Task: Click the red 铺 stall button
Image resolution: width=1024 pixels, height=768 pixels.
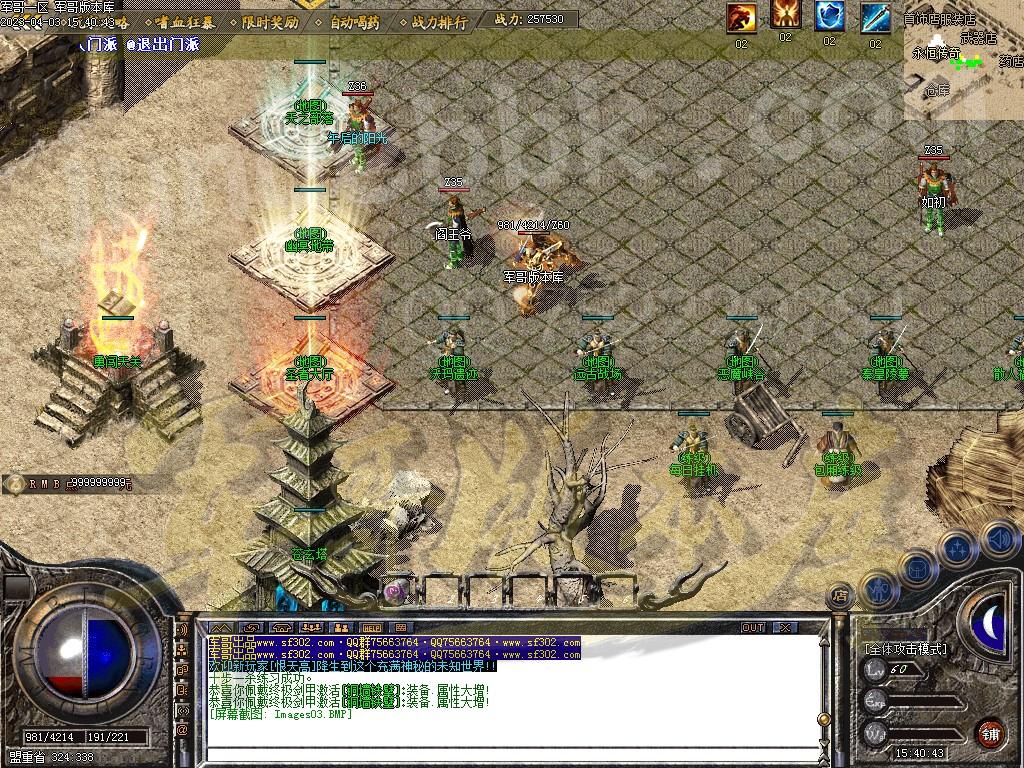Action: (990, 732)
